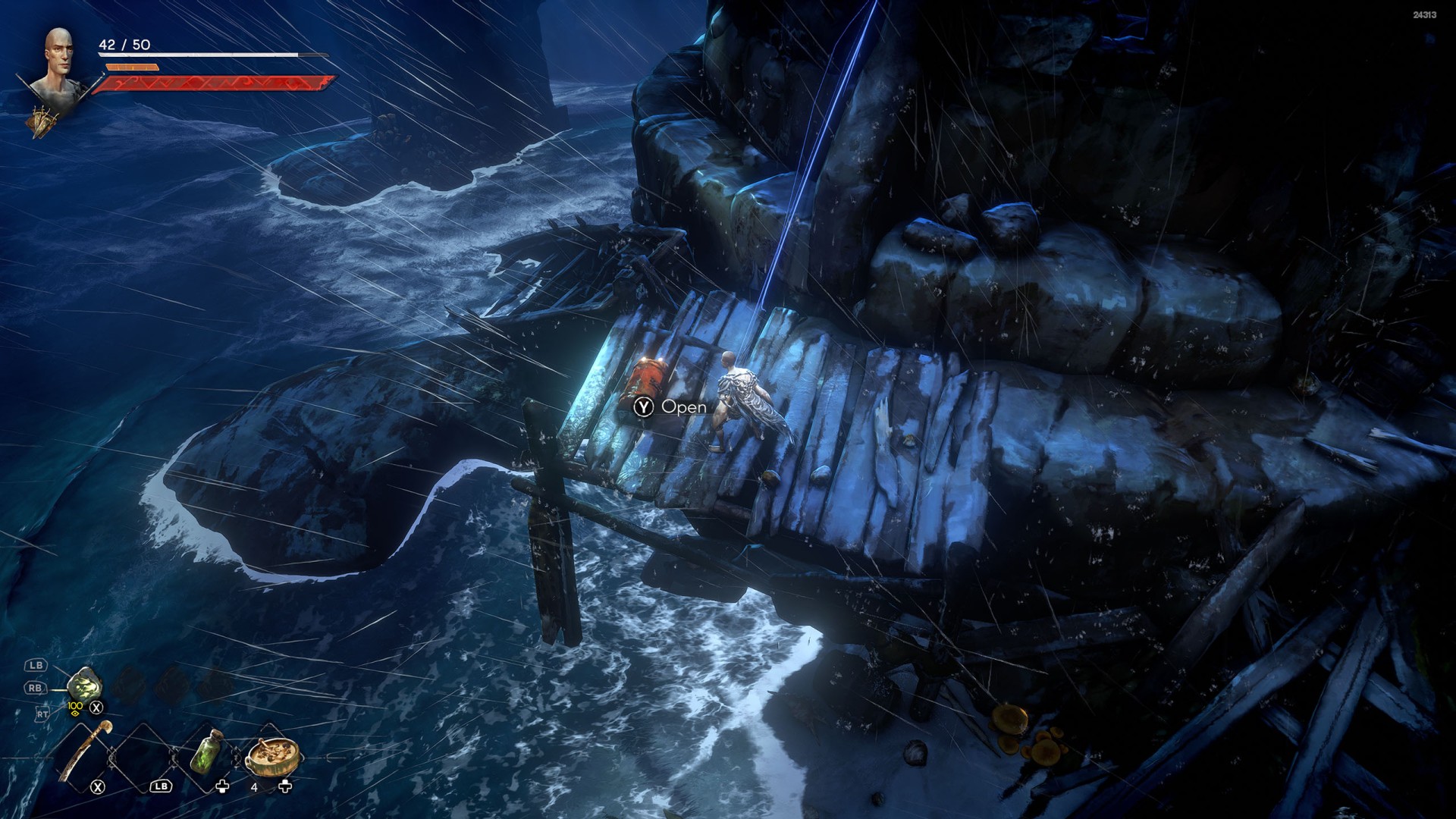Use the green potion bottle slot
The height and width of the screenshot is (819, 1456).
pos(206,753)
